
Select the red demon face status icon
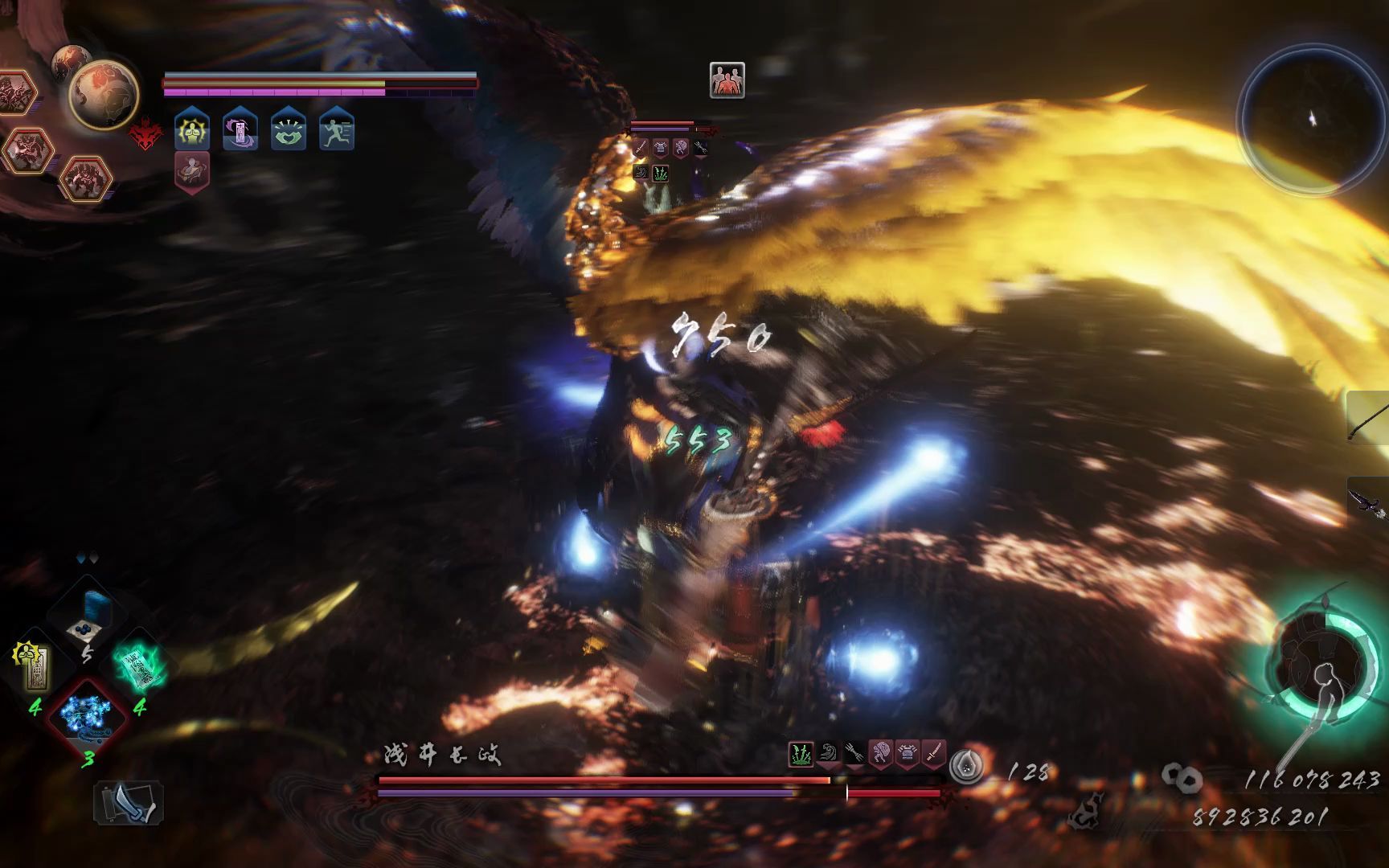[145, 135]
